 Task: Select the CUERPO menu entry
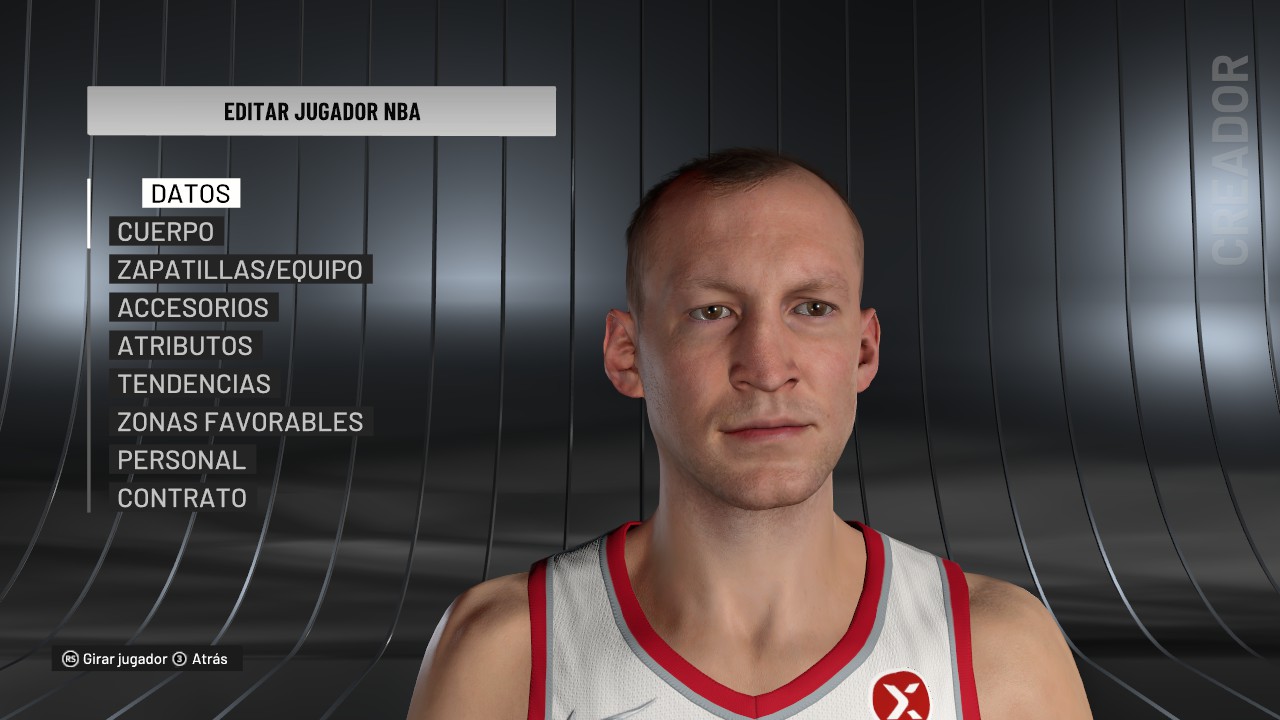(165, 231)
